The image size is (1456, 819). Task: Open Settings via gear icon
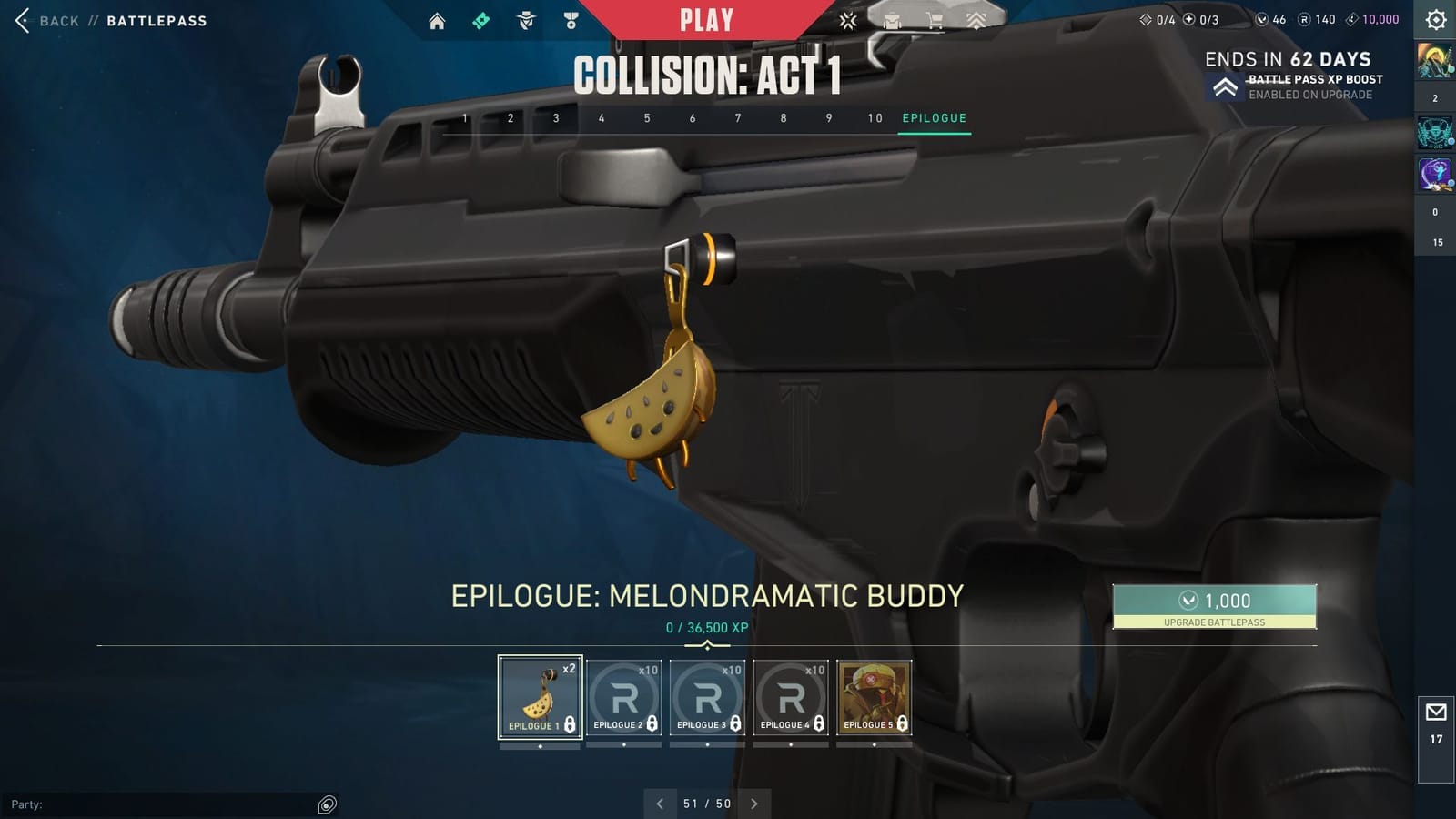tap(1434, 20)
